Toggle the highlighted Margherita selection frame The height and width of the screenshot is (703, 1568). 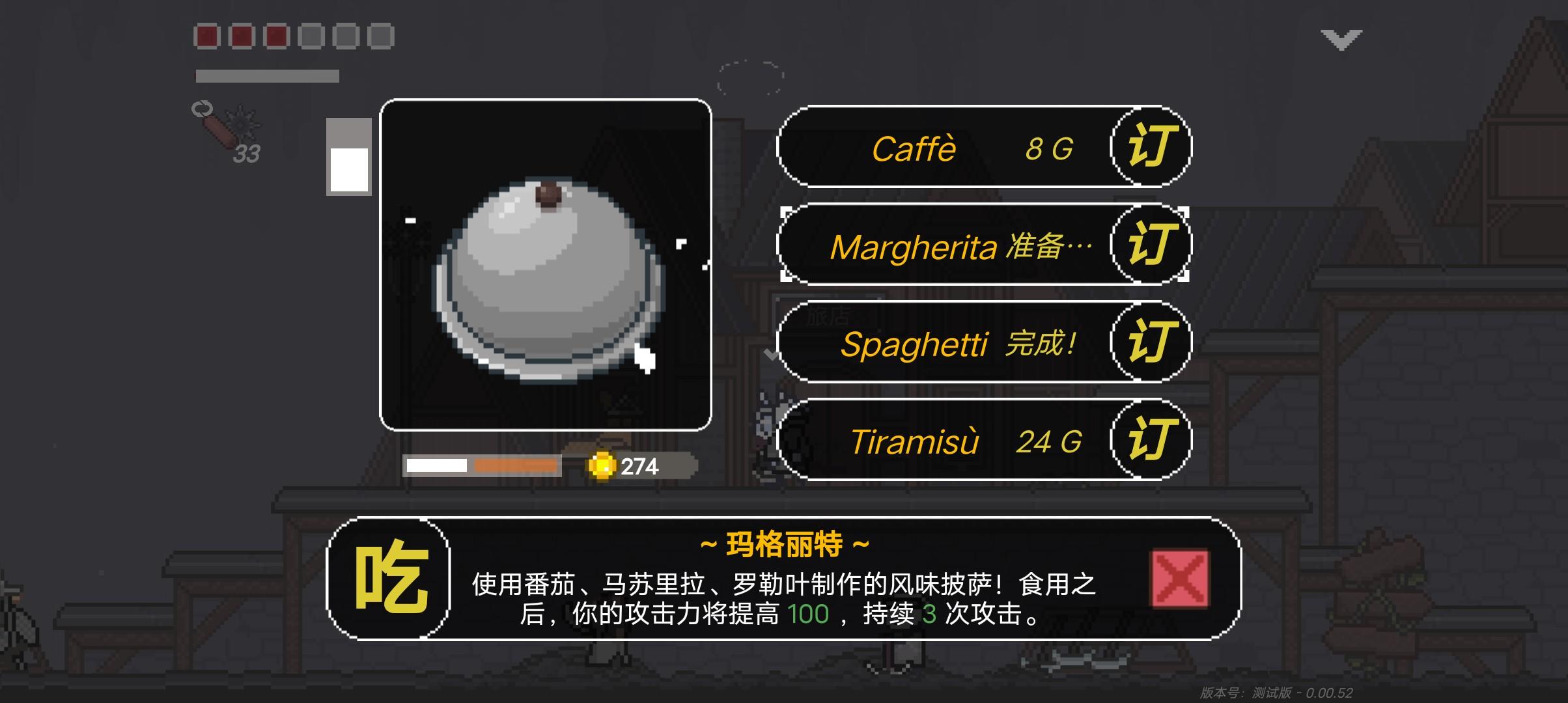pyautogui.click(x=985, y=246)
